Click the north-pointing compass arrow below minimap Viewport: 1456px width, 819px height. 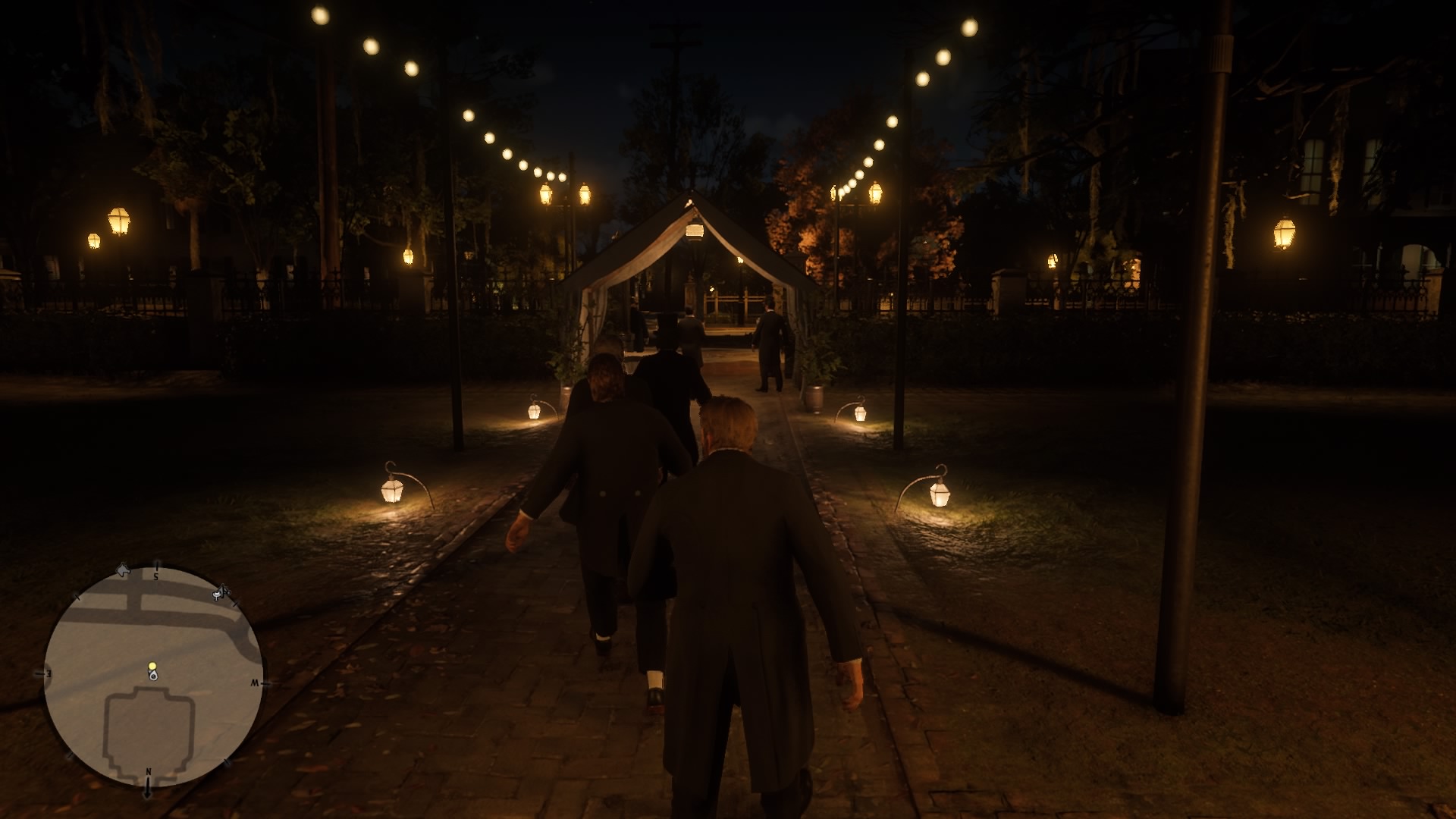pos(147,790)
